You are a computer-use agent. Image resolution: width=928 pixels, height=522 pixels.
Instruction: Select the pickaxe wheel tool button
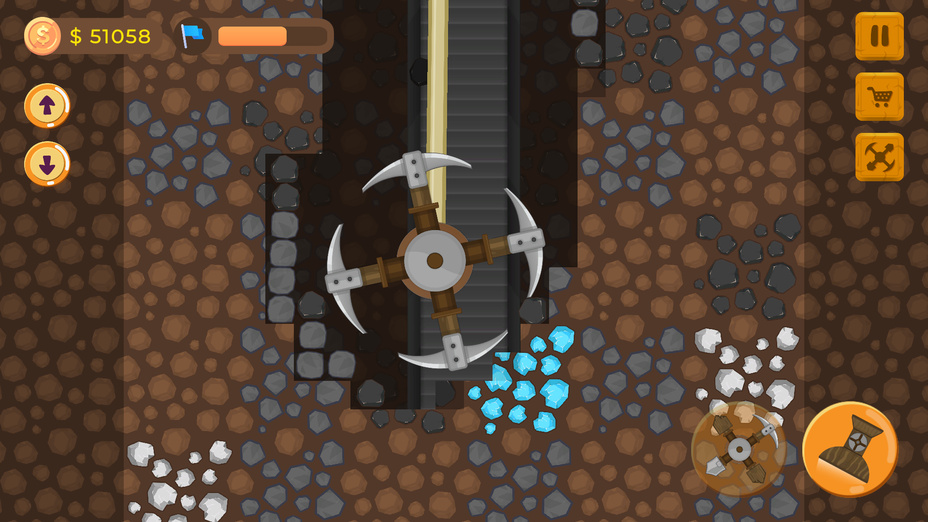pos(738,449)
